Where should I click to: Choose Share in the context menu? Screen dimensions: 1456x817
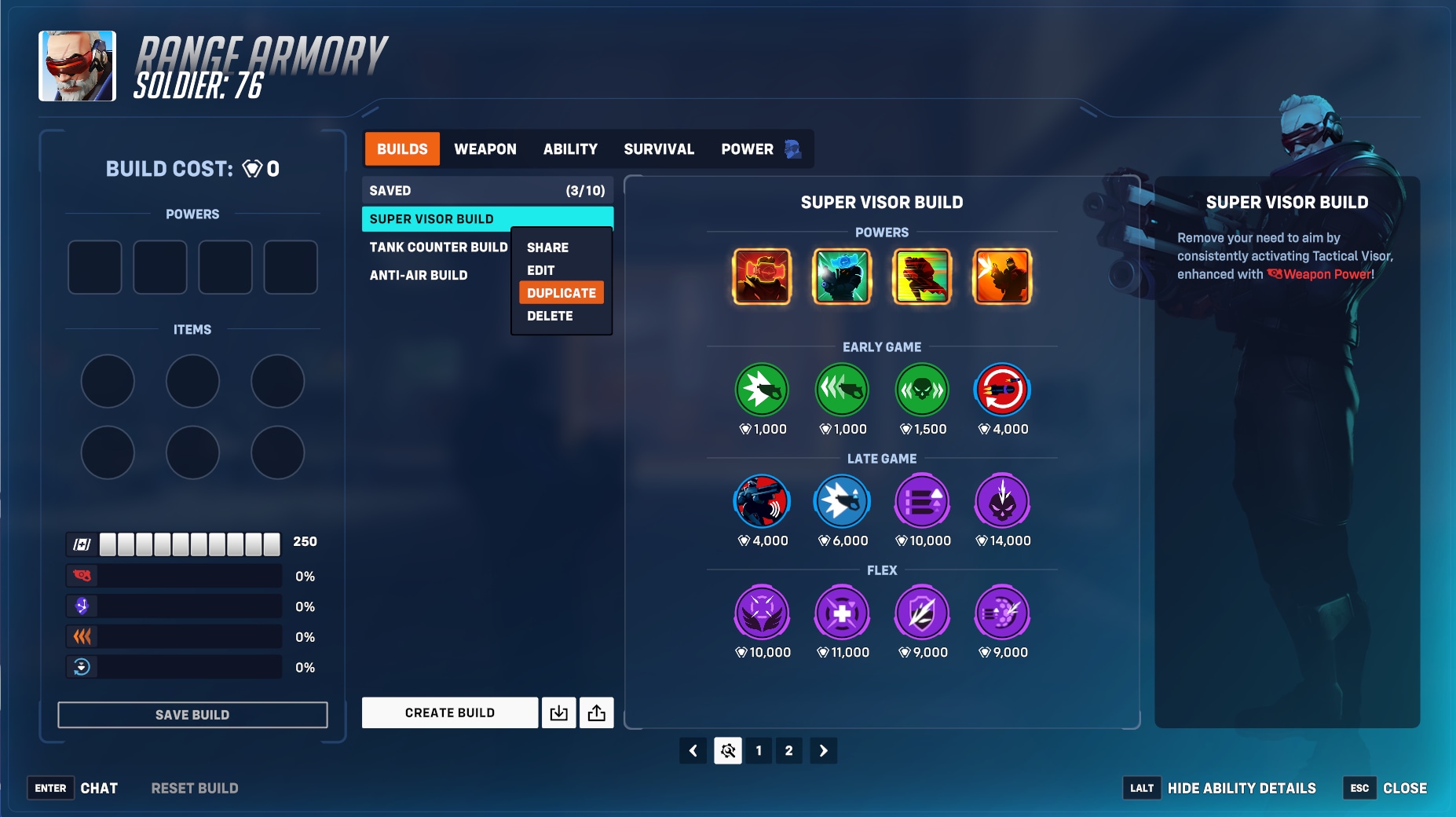point(547,247)
